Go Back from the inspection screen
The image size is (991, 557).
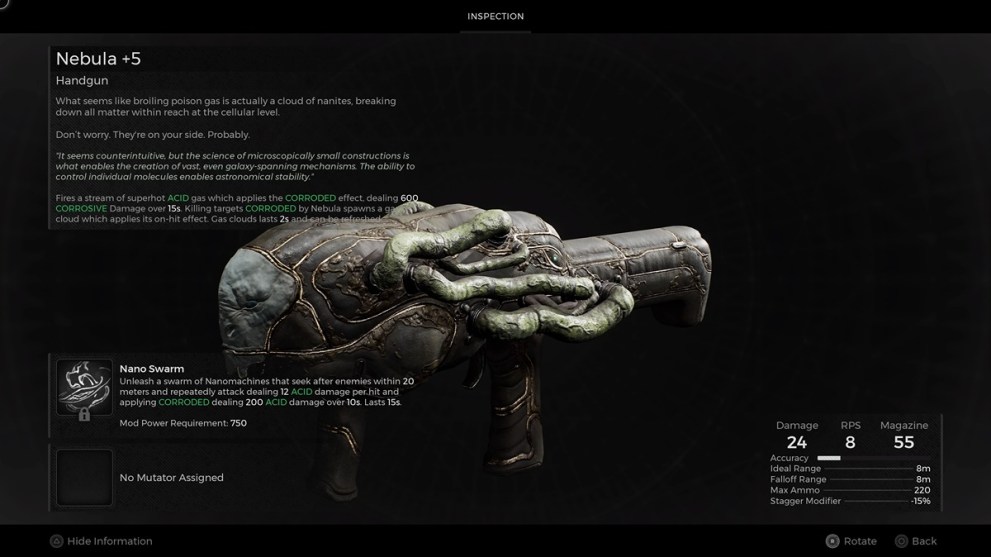click(915, 541)
